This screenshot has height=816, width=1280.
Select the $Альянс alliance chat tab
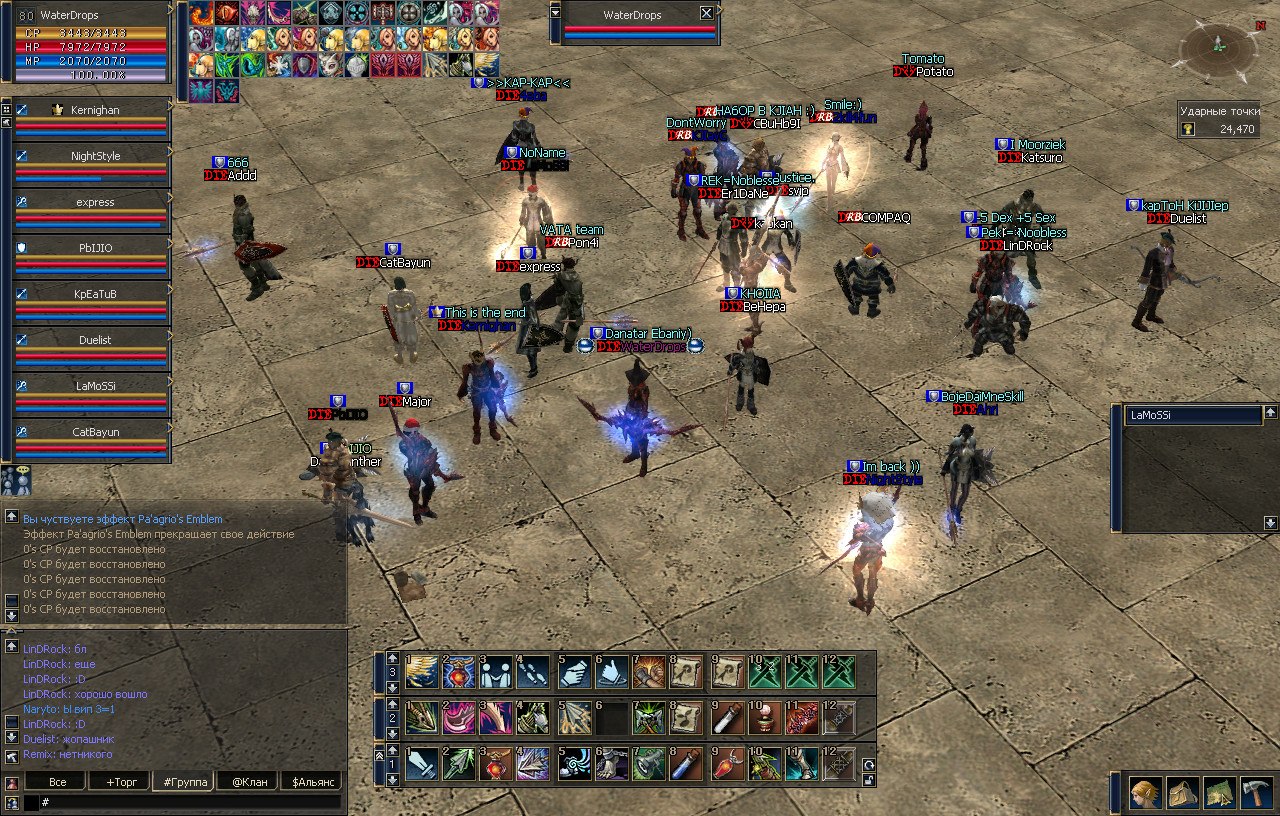tap(310, 781)
